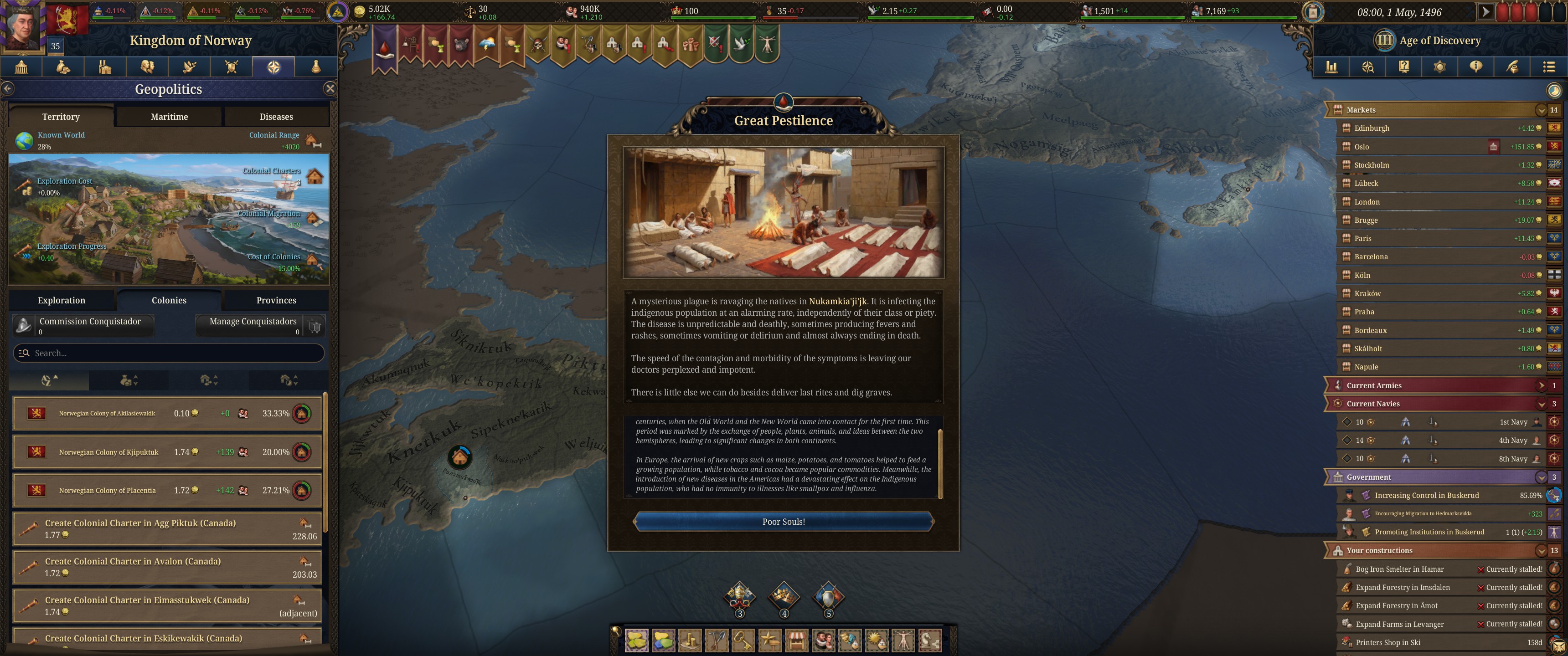Unpause game with the play arrow button

(x=1485, y=11)
